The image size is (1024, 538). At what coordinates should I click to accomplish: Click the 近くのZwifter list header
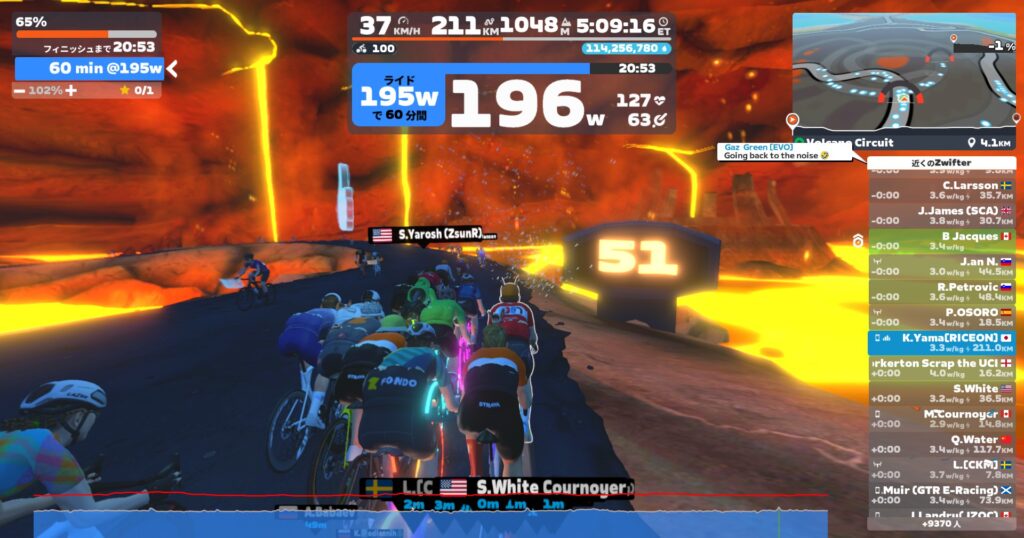[x=941, y=163]
